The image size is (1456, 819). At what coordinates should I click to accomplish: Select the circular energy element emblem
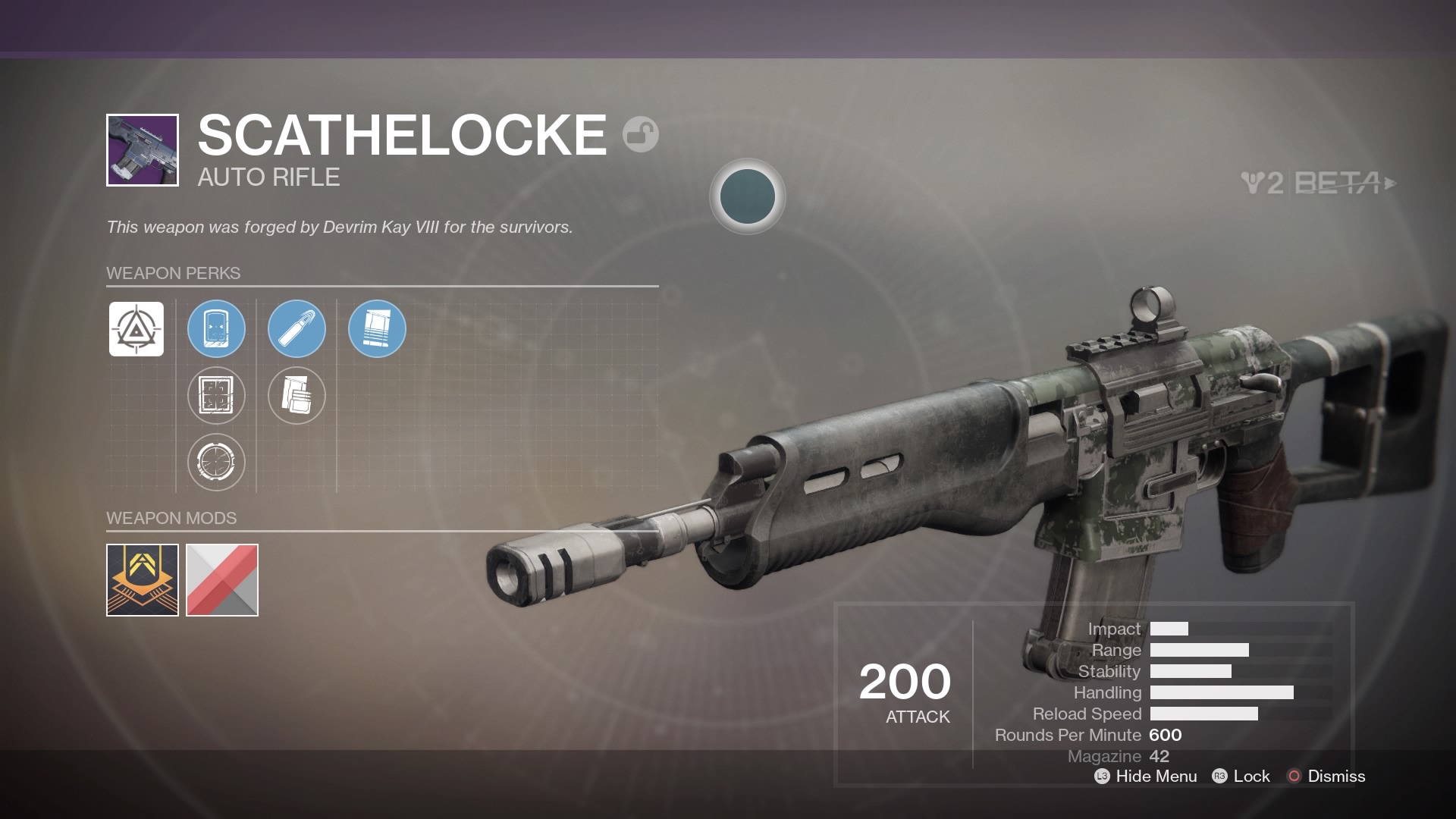(x=748, y=196)
